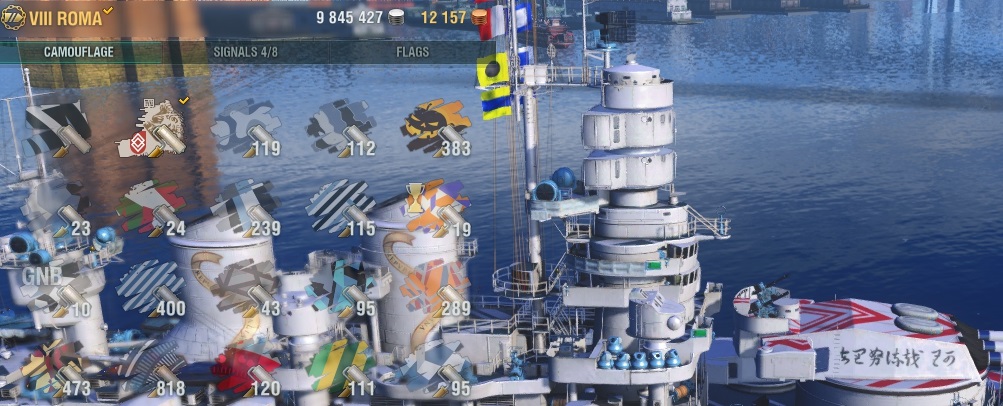The image size is (1003, 406).
Task: Pick the striped camouflage with 400 in stock
Action: tap(152, 289)
